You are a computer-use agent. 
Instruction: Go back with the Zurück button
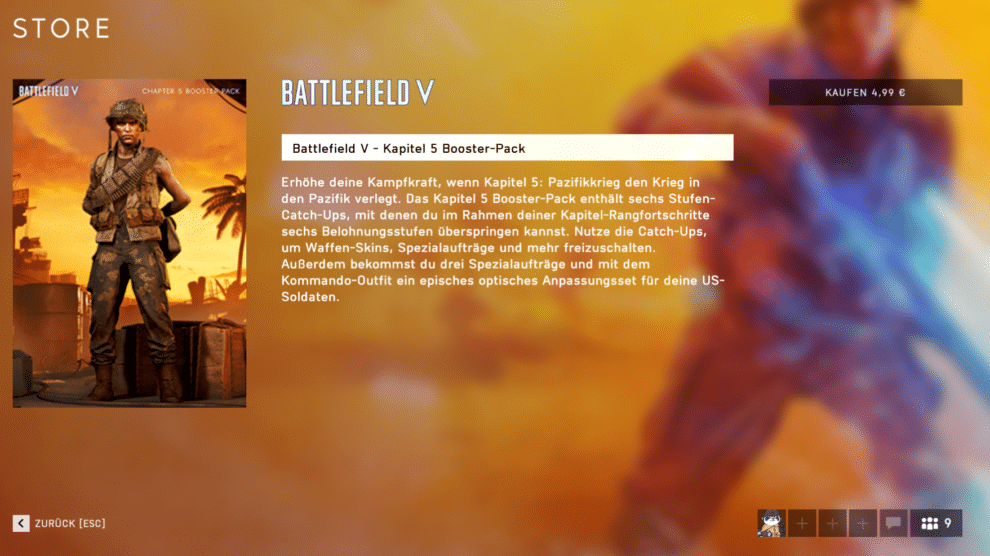tap(60, 523)
